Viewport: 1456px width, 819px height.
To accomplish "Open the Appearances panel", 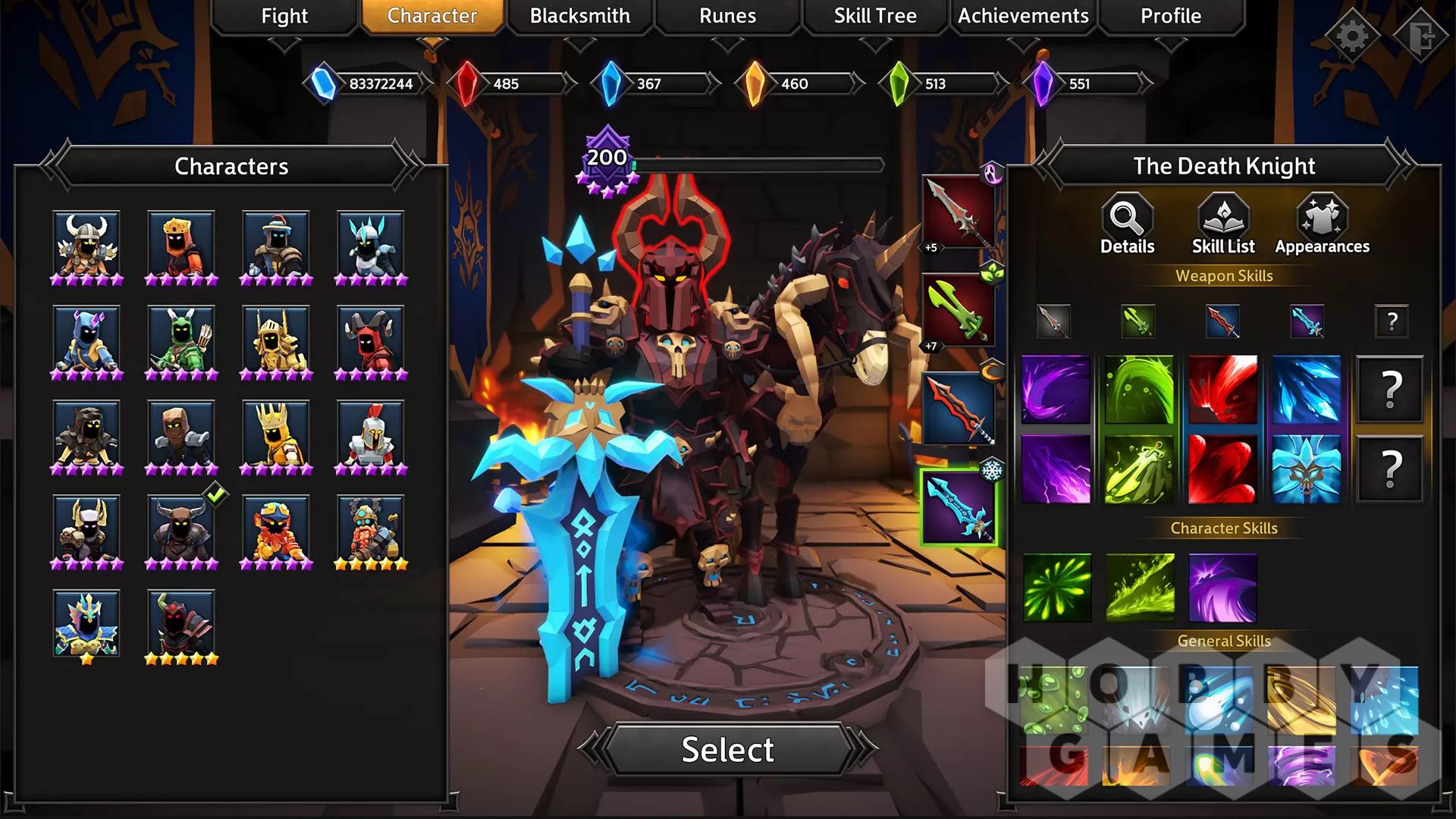I will pyautogui.click(x=1322, y=224).
